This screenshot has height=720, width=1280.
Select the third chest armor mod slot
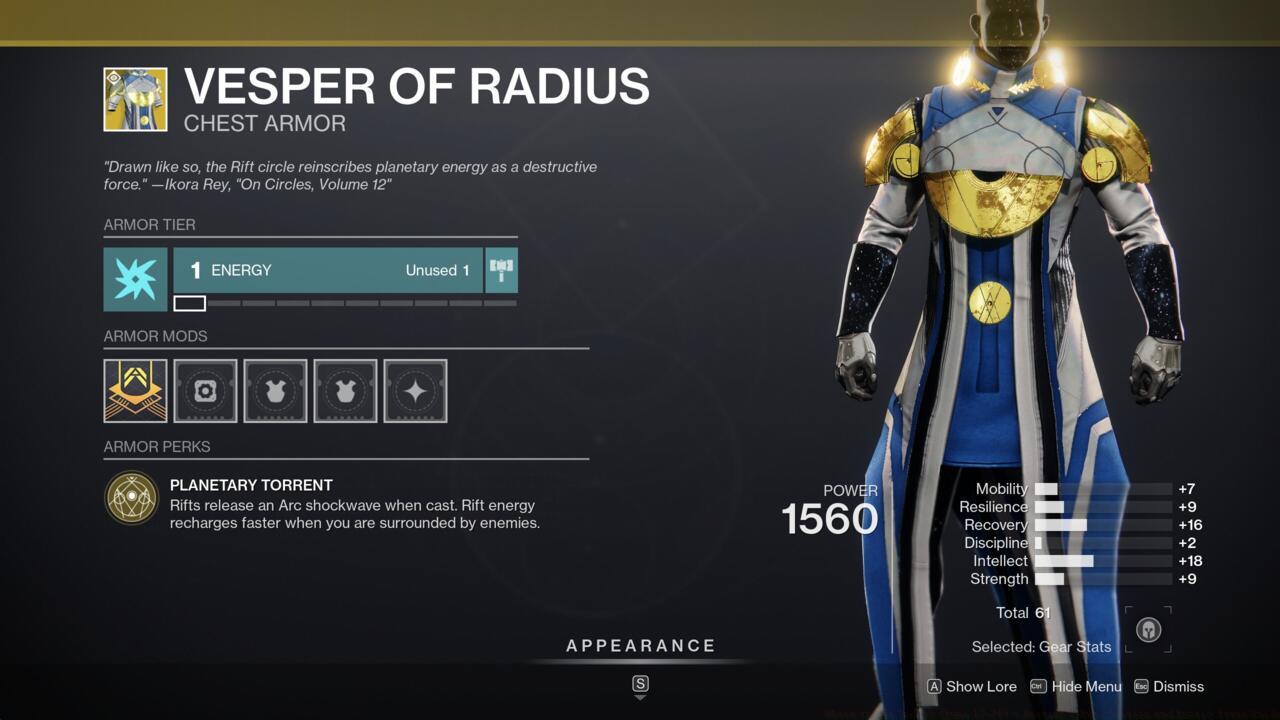pos(274,390)
